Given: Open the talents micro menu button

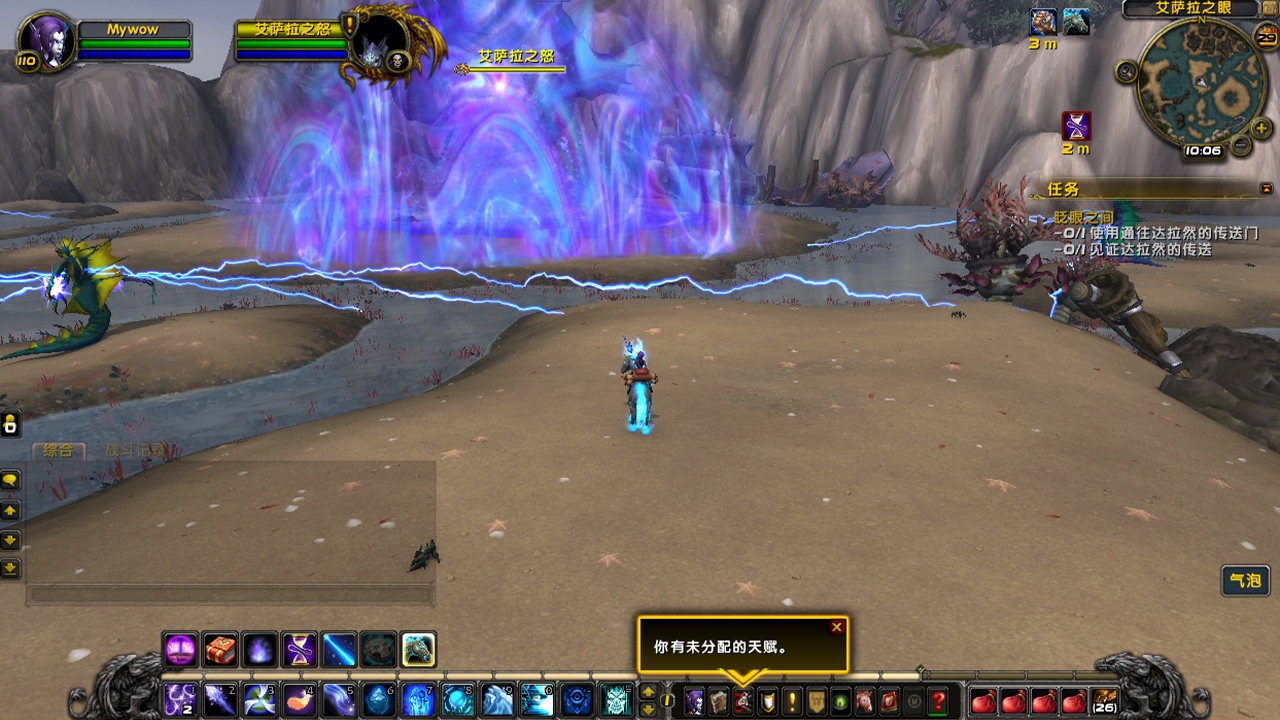Looking at the screenshot, I should coord(742,701).
